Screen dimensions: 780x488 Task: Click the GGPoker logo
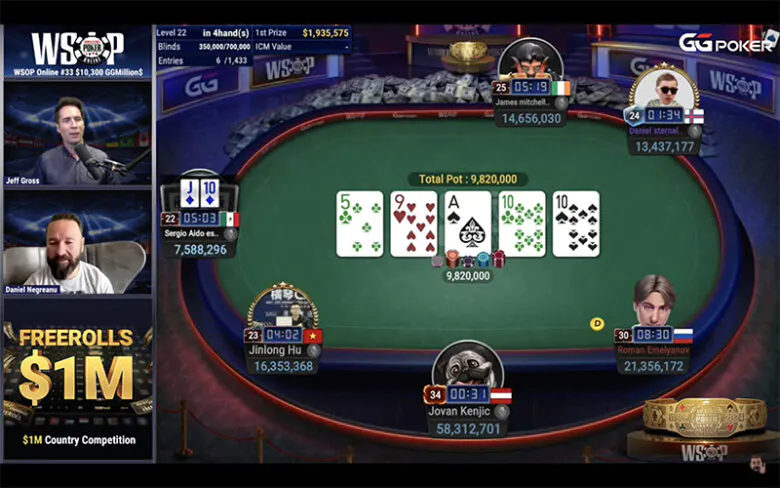(x=726, y=41)
